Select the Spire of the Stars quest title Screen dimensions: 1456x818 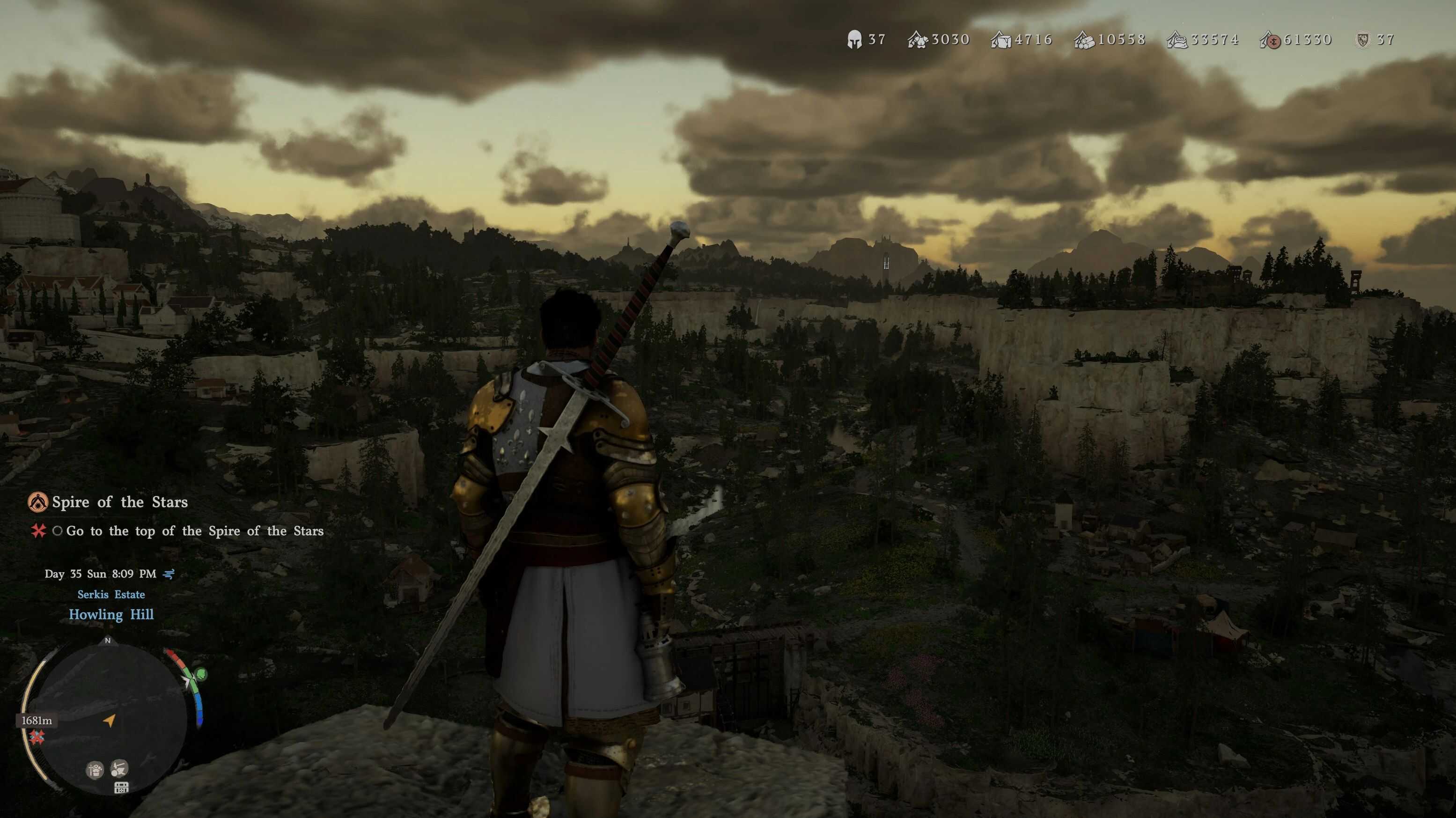pyautogui.click(x=119, y=502)
